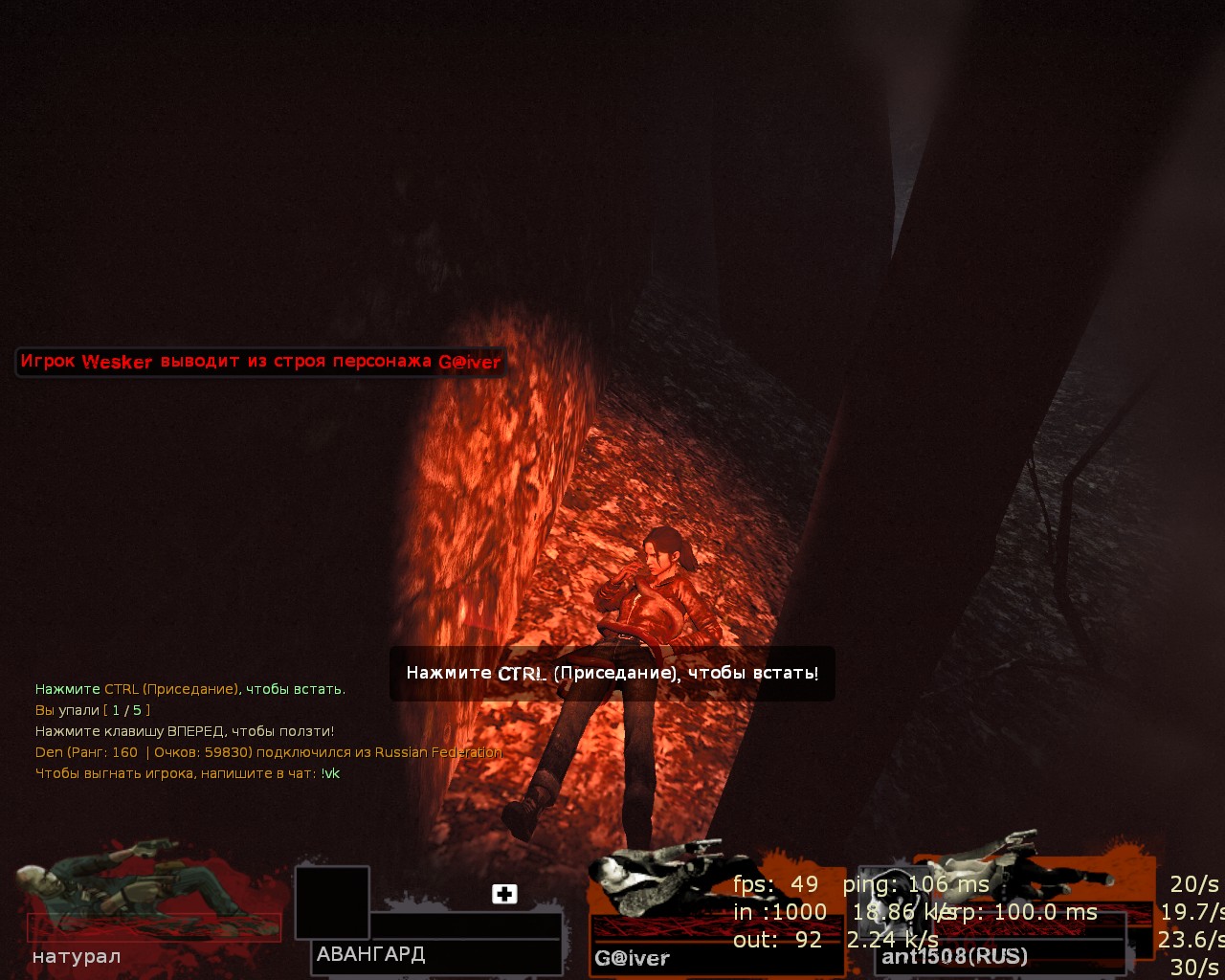The height and width of the screenshot is (980, 1225).
Task: Click АВАНГАРД's blank portrait box
Action: coord(331,902)
